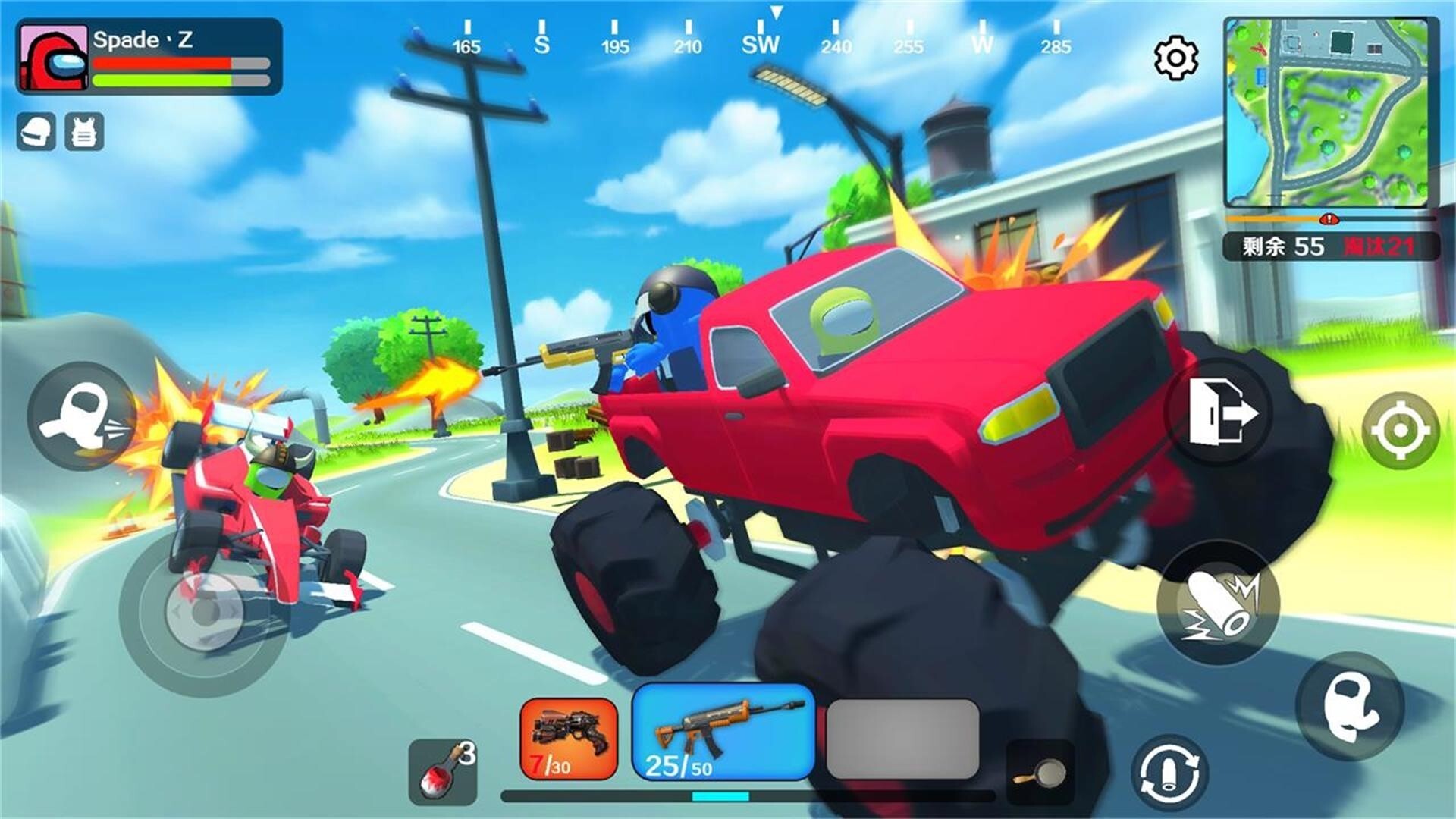1456x819 pixels.
Task: Select the orange shotgun weapon slot
Action: 569,739
